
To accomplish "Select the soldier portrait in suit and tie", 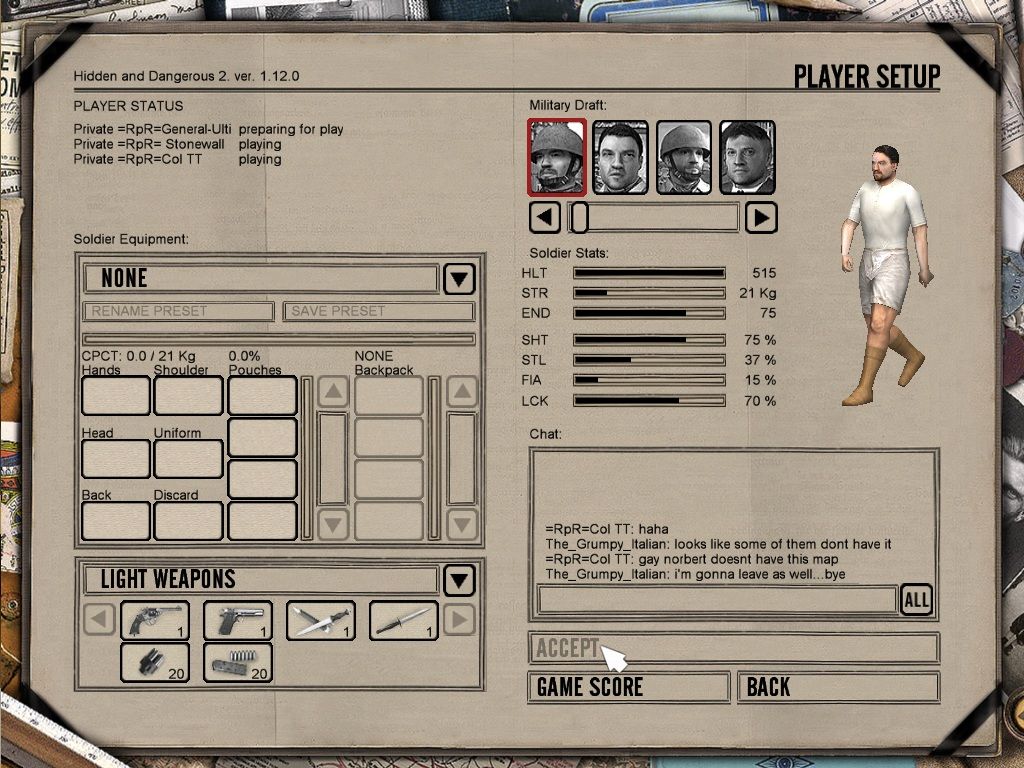I will pyautogui.click(x=748, y=157).
